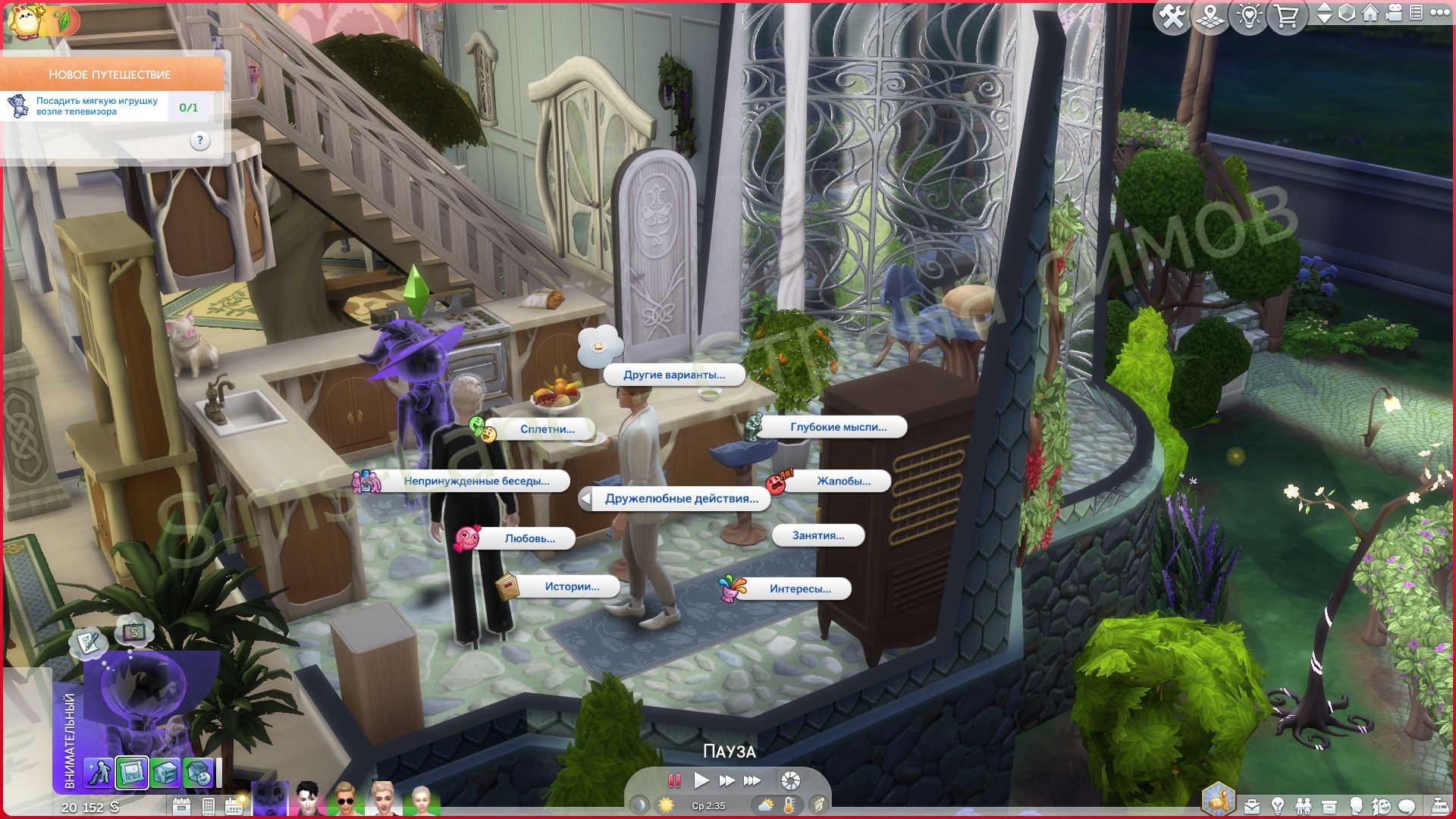1456x819 pixels.
Task: Click the red pause button
Action: [673, 780]
